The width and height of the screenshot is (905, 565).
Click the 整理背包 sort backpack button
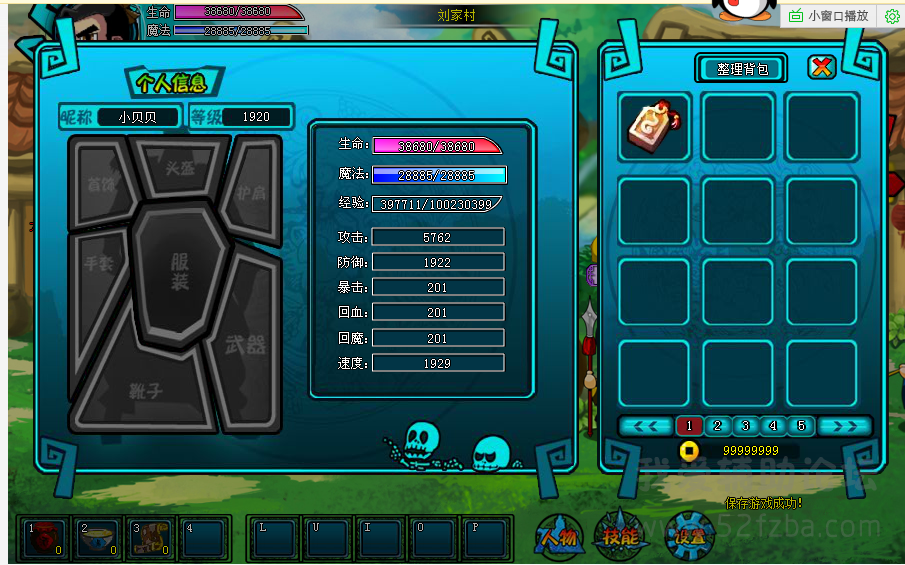click(741, 68)
